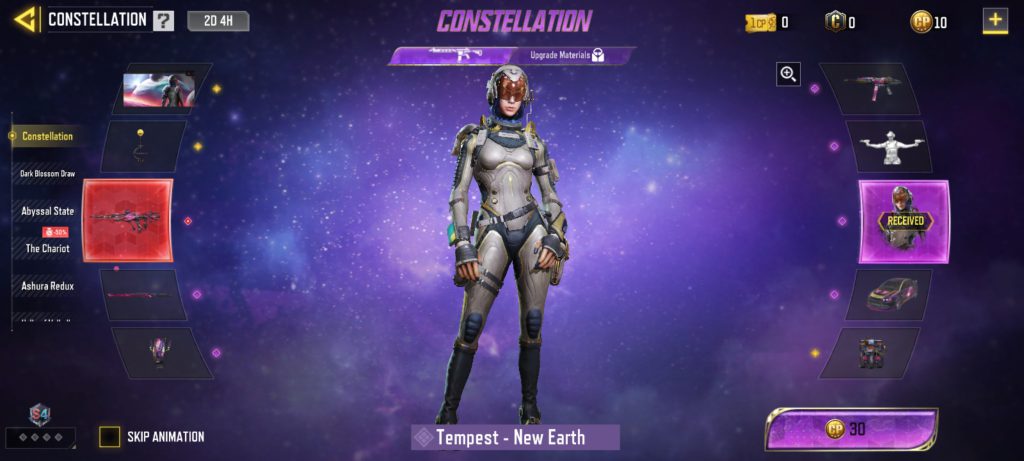Tick the Skip Animation checkbox
Screen dimensions: 1024x461
[x=109, y=437]
